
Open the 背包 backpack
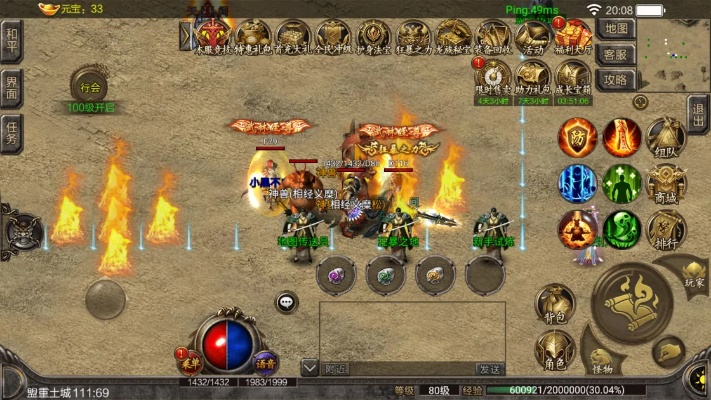coord(555,304)
